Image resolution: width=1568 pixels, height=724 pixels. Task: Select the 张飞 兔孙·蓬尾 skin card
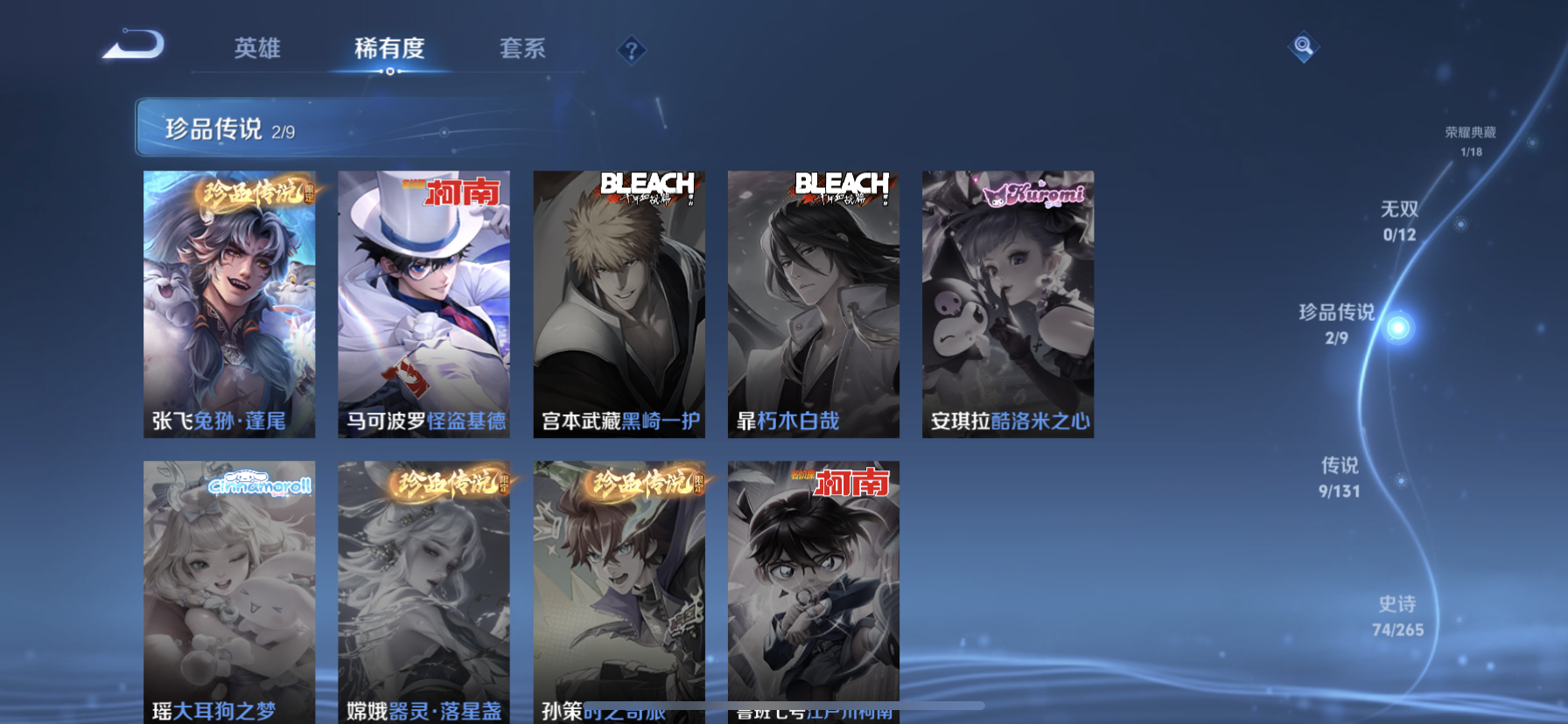click(x=229, y=303)
